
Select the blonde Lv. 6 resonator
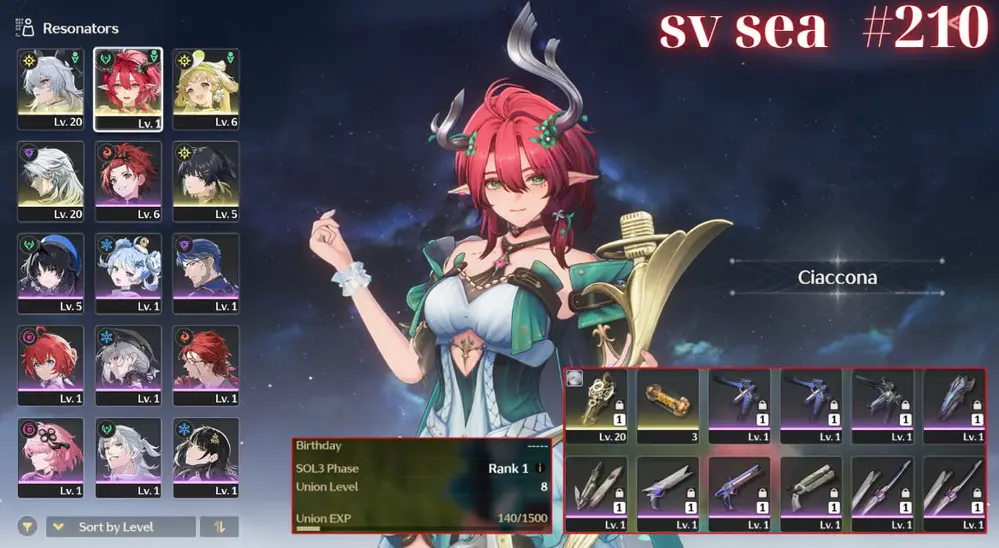coord(206,89)
